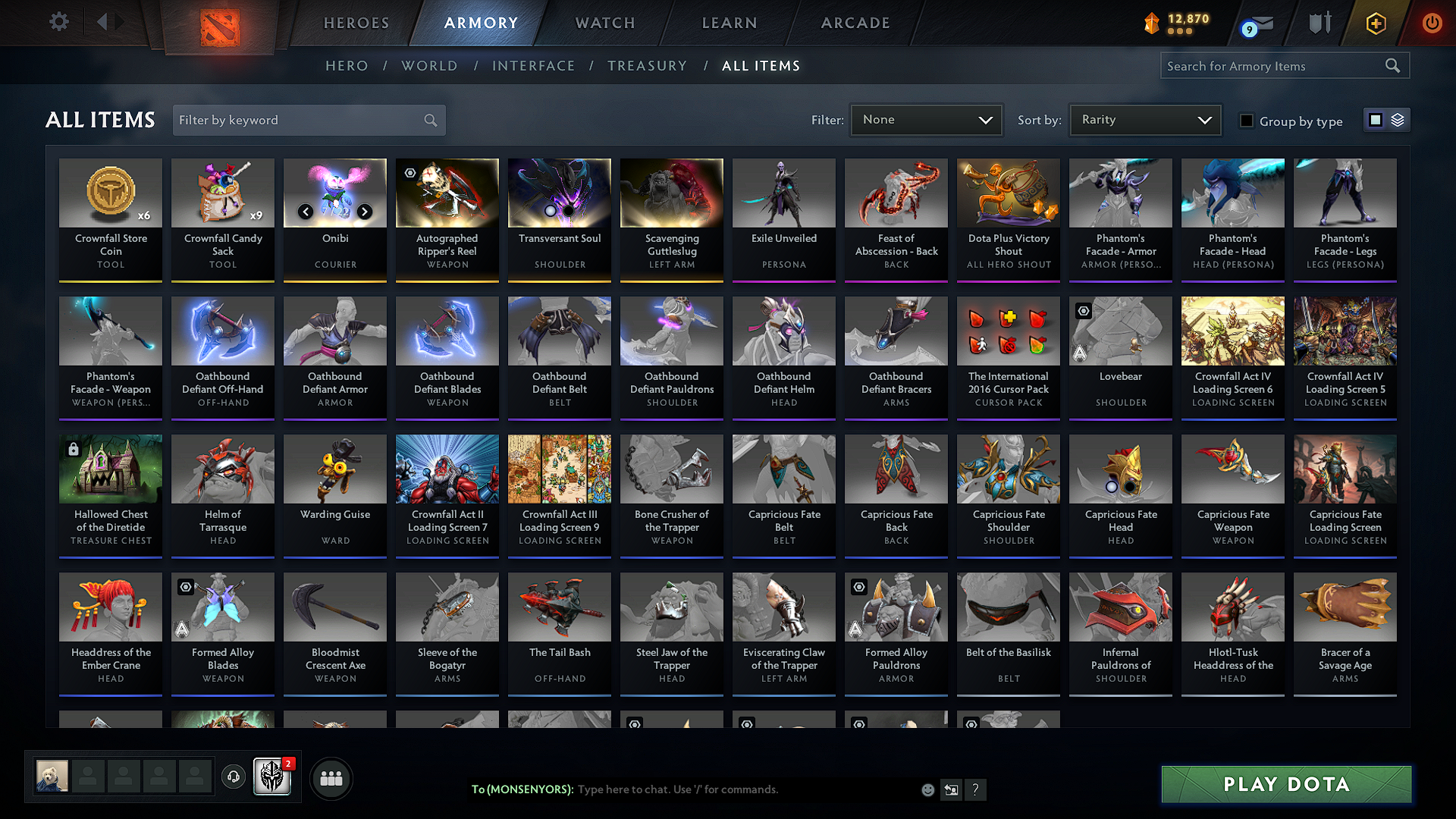The width and height of the screenshot is (1456, 819).
Task: Switch to stacked list view layers icon
Action: [x=1397, y=119]
